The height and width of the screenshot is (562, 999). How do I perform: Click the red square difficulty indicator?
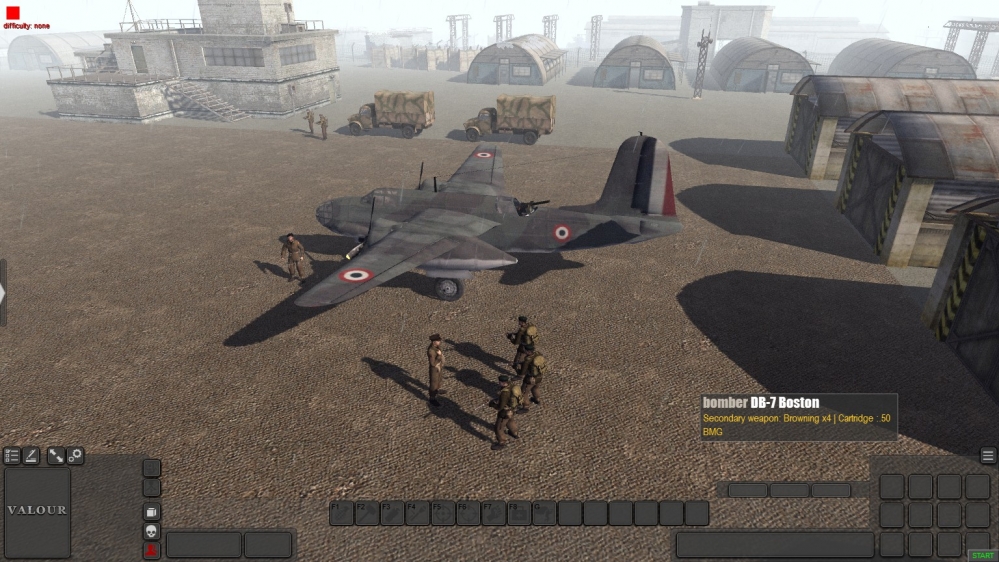(x=13, y=12)
